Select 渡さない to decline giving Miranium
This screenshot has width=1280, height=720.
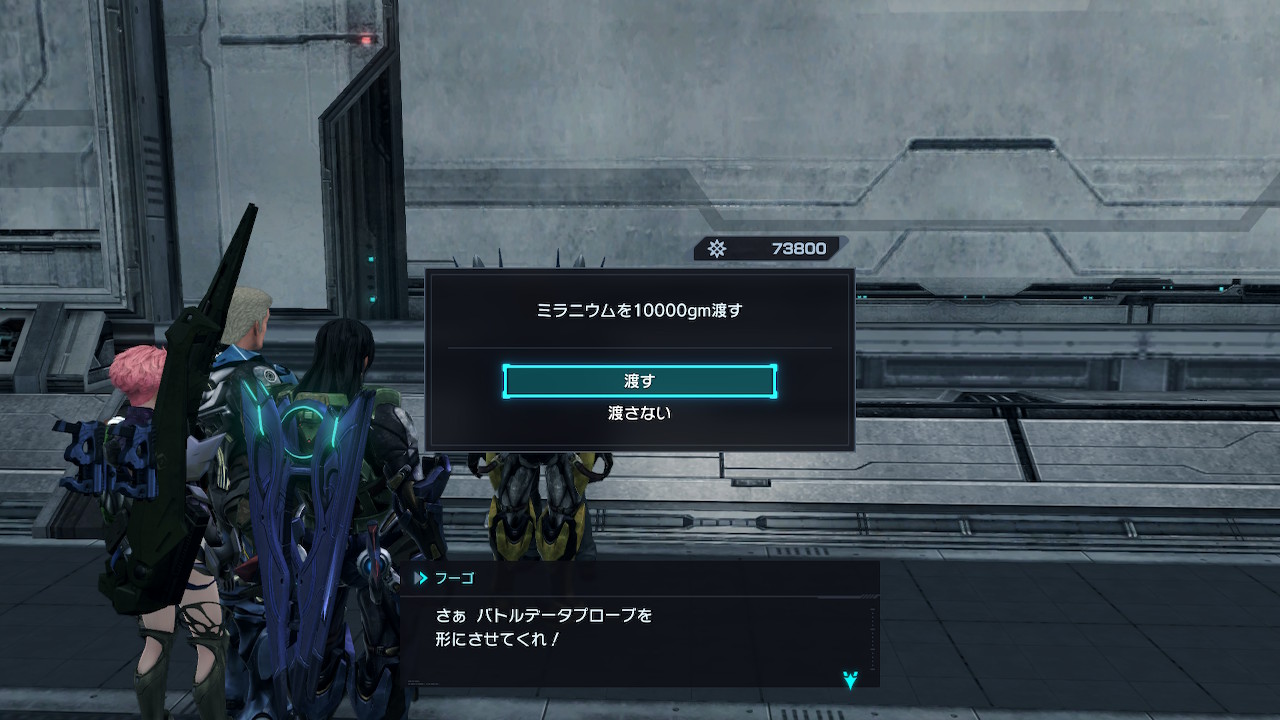(639, 413)
